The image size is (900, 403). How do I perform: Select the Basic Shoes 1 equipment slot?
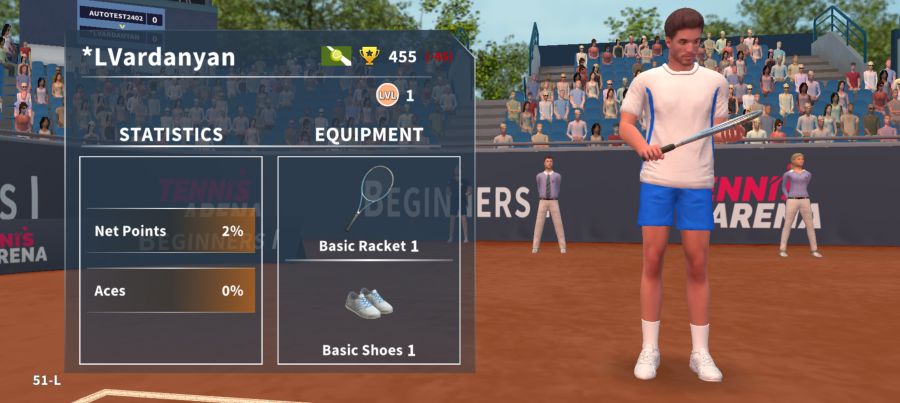pos(368,312)
